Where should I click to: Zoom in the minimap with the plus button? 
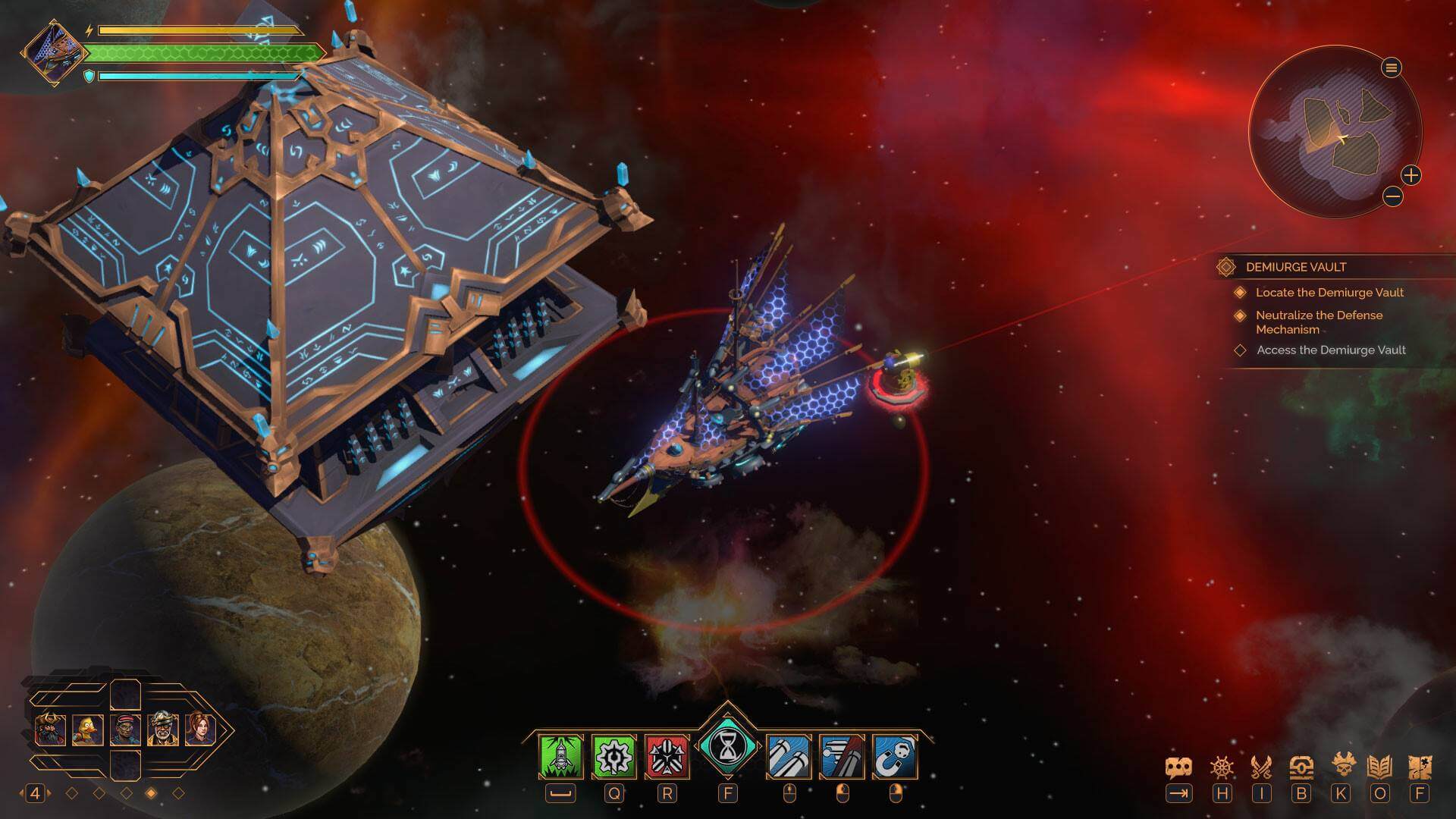tap(1410, 176)
